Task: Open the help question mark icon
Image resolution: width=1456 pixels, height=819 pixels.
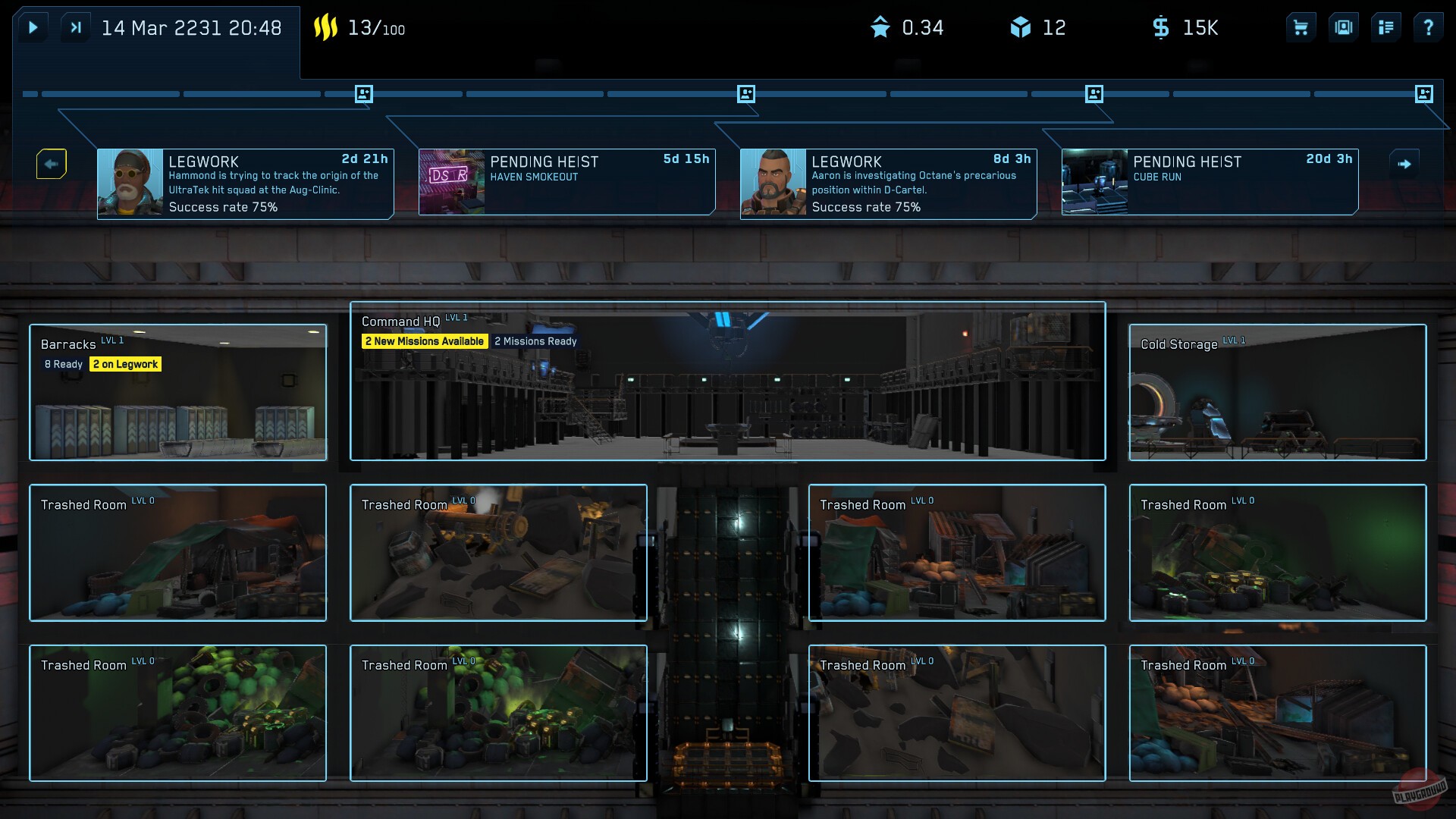Action: point(1429,27)
